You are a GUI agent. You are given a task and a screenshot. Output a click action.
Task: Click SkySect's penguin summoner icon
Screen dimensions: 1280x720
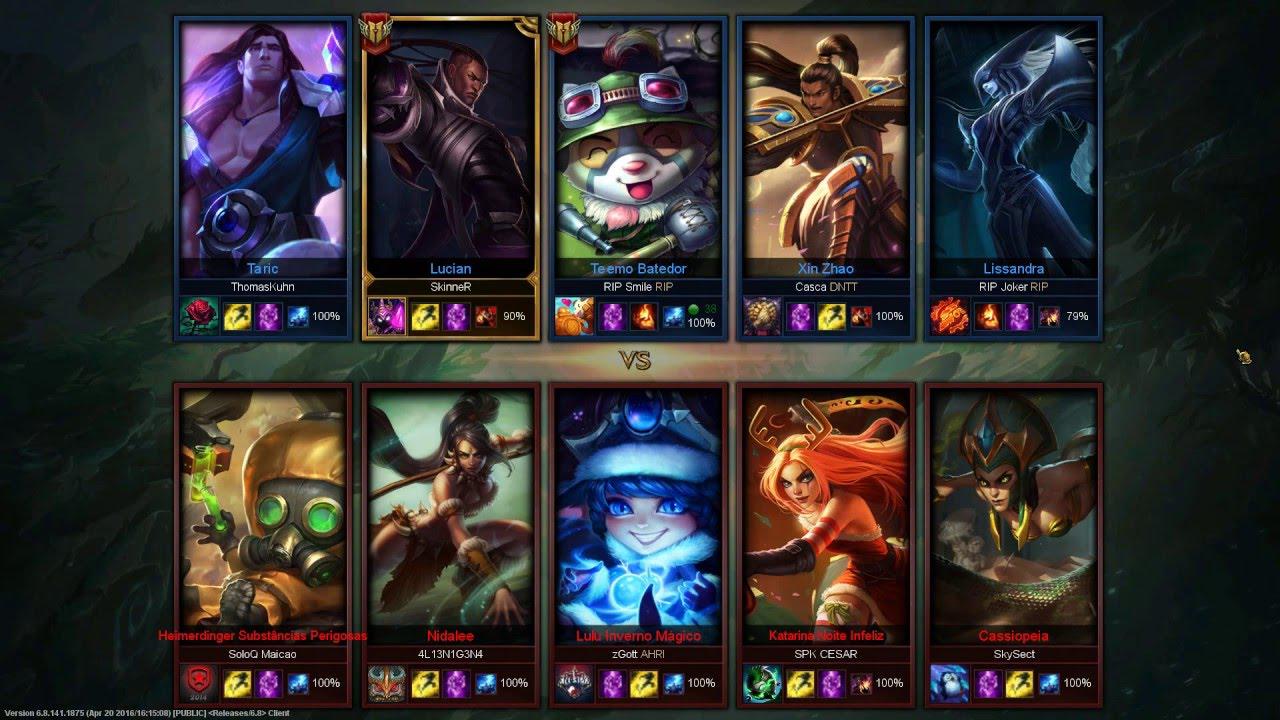coord(949,683)
